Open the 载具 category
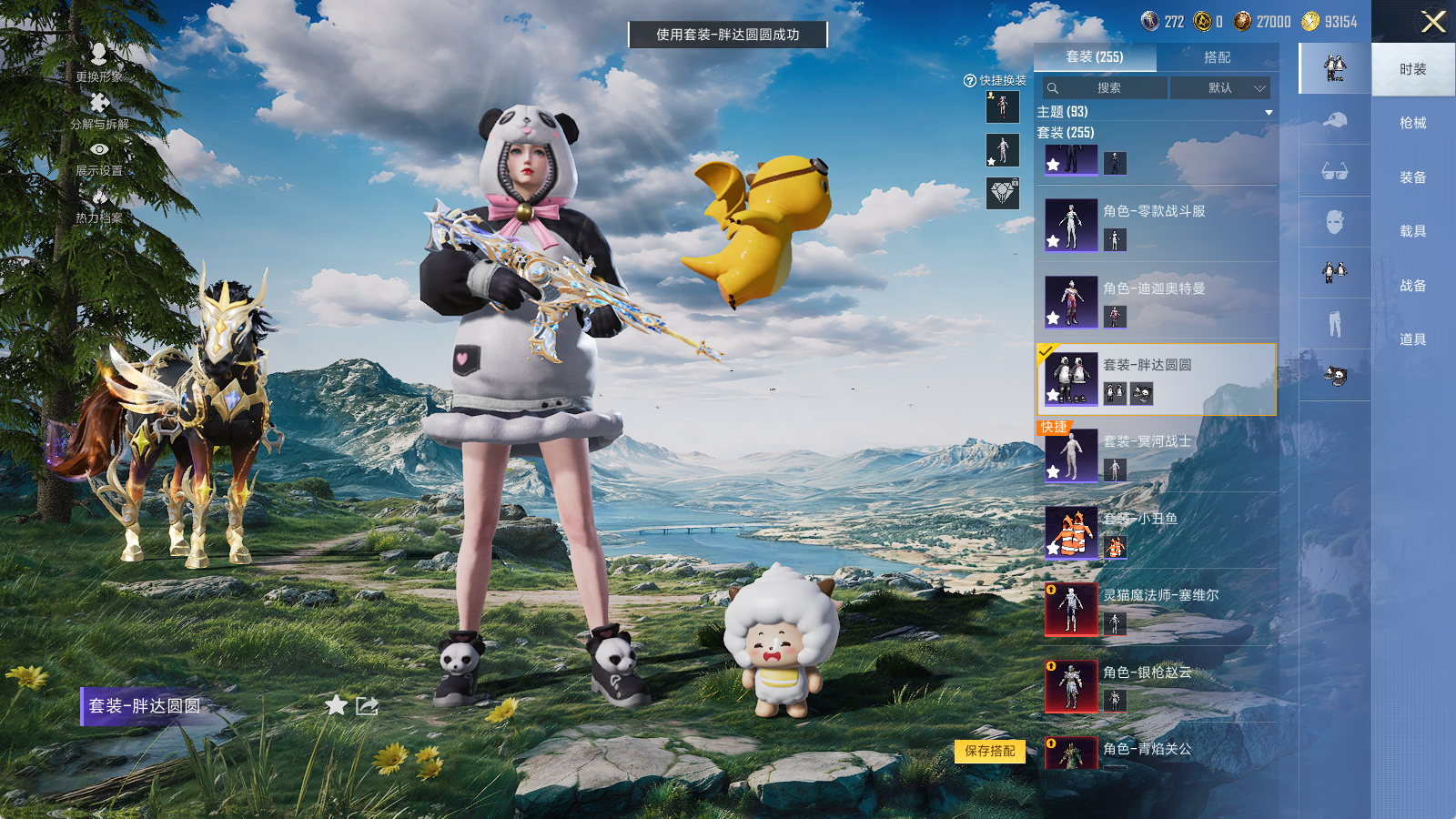 1412,231
